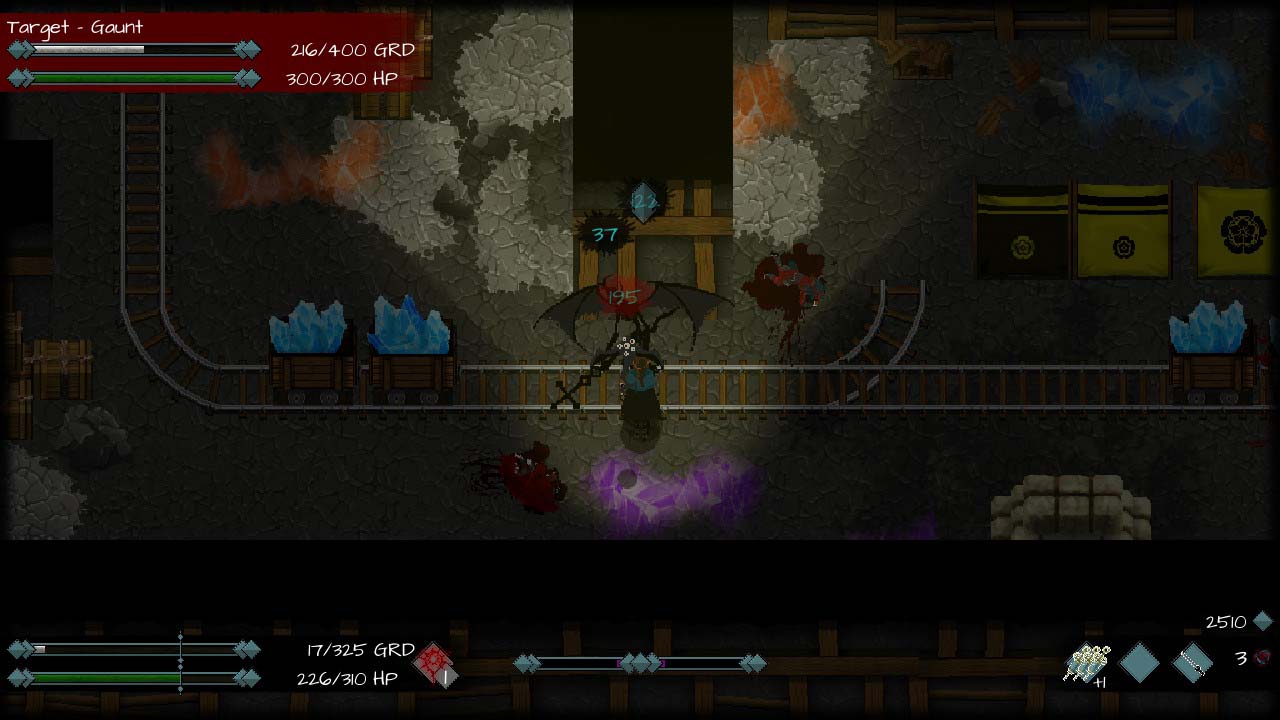Click the Target - Gaunt enemy panel

point(210,52)
